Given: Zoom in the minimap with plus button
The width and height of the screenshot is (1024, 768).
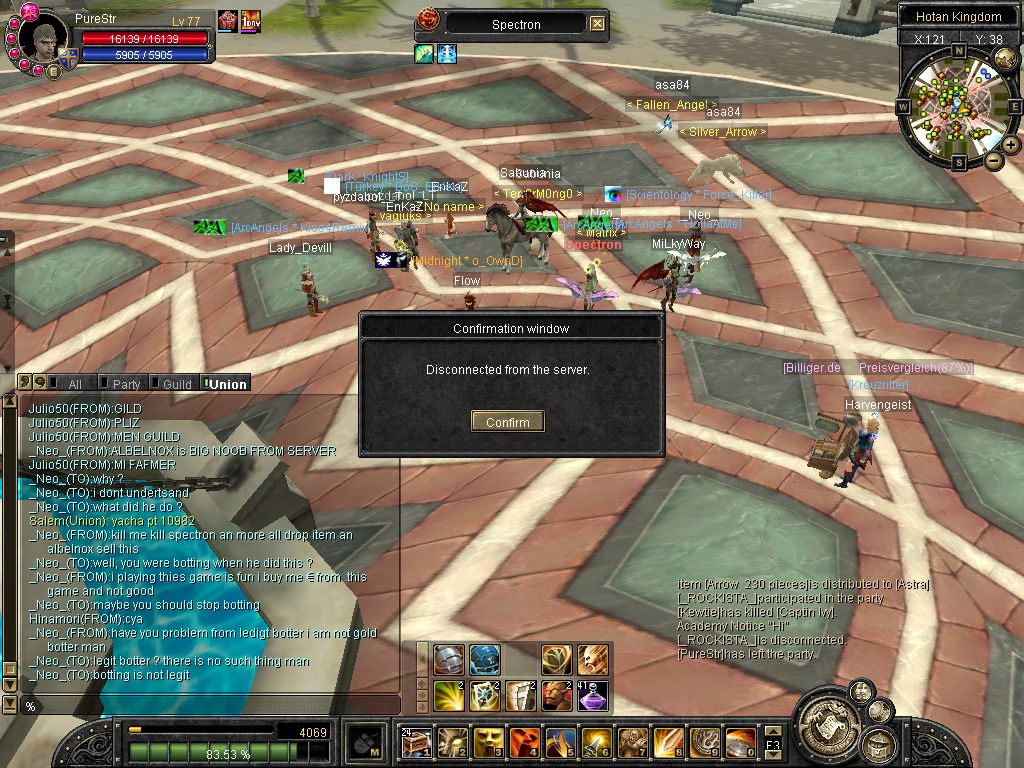Looking at the screenshot, I should tap(1011, 145).
